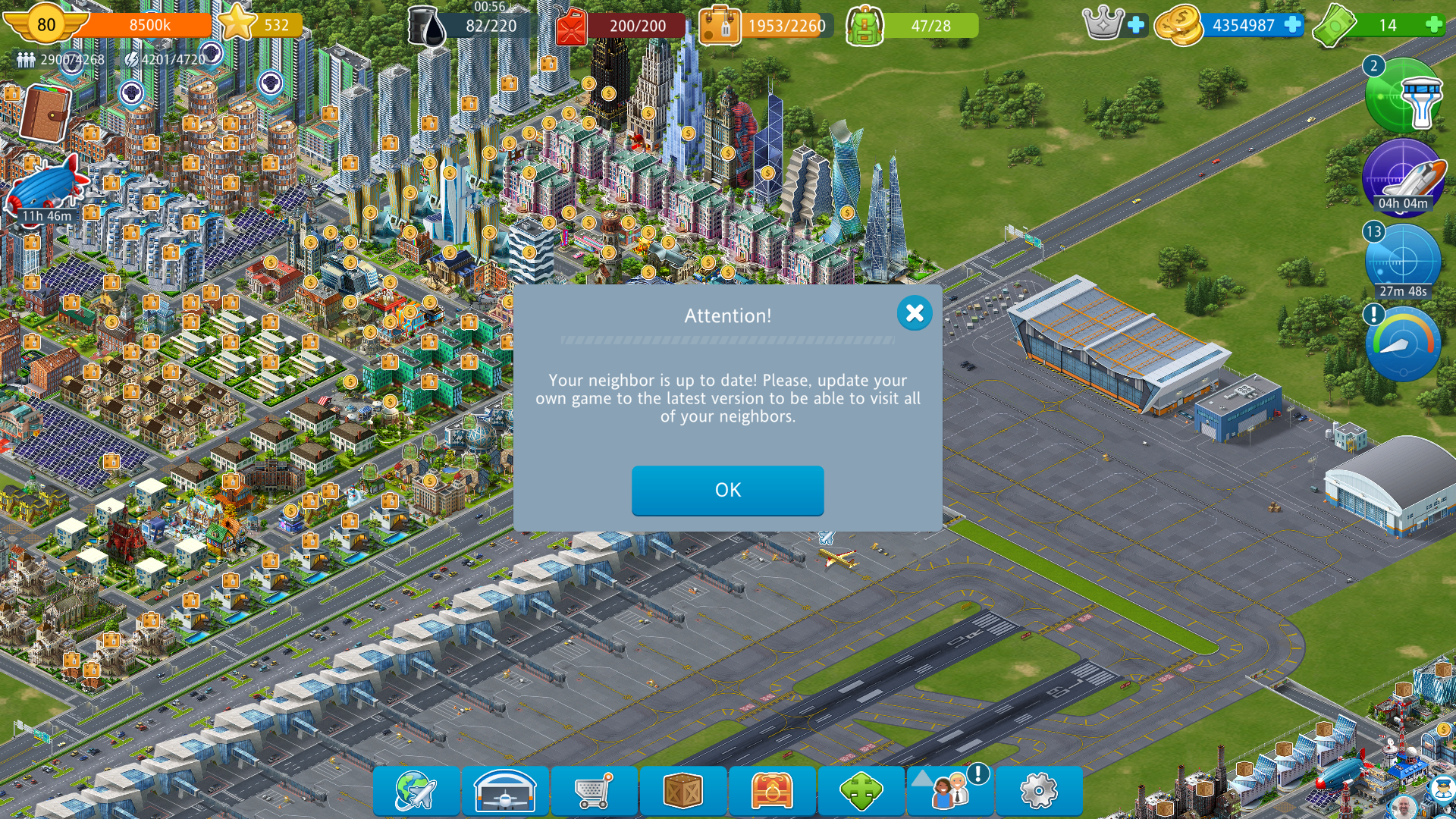
Task: Buy more green cash with the plus
Action: tap(1433, 25)
